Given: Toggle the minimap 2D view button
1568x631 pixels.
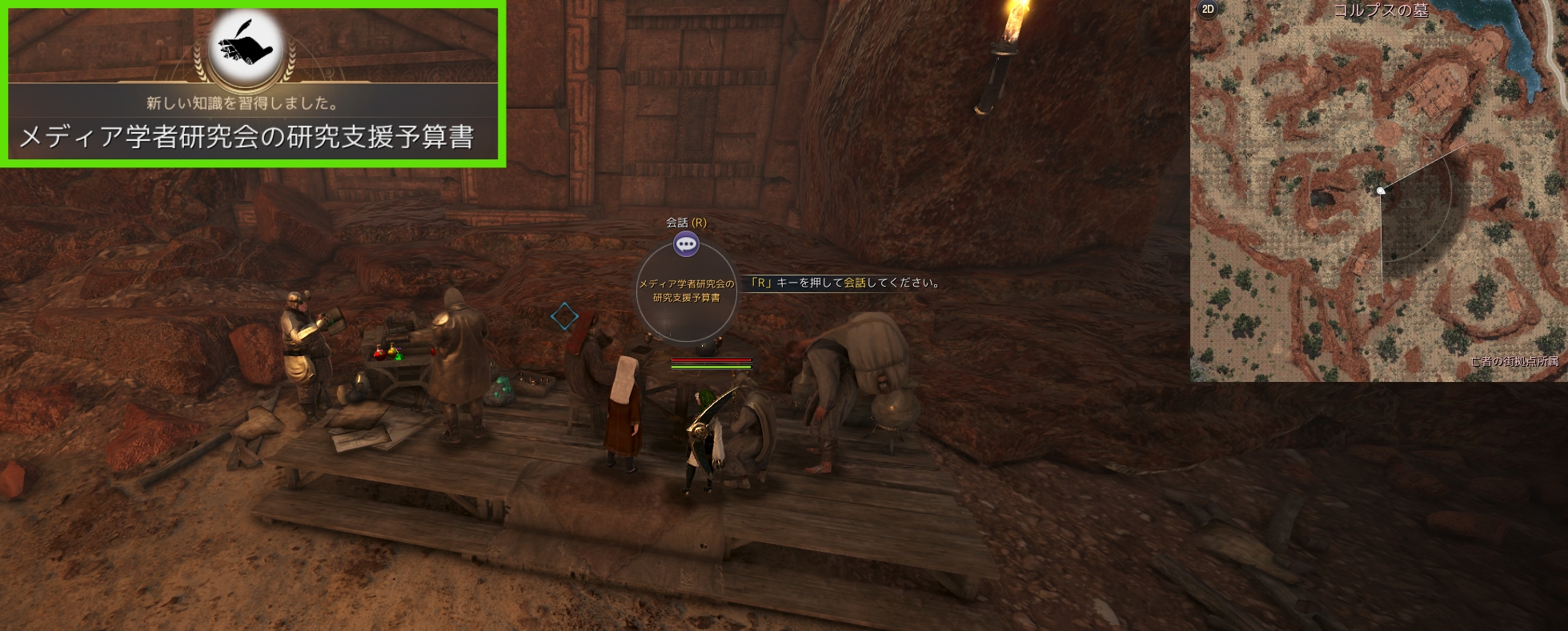Looking at the screenshot, I should click(1208, 10).
